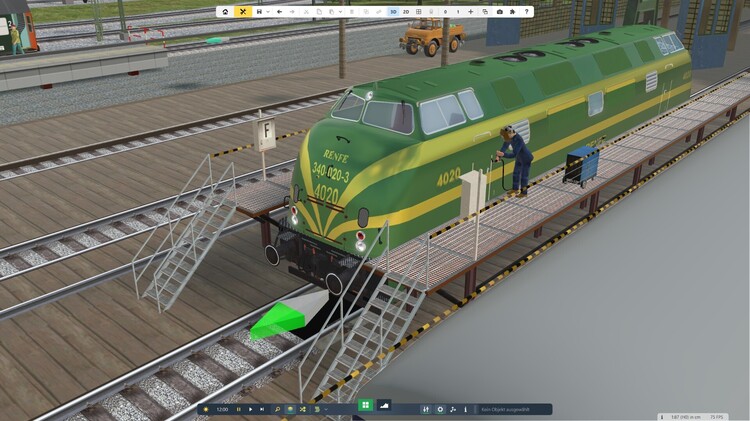Switch to the 3D view
The width and height of the screenshot is (750, 421).
tap(393, 12)
